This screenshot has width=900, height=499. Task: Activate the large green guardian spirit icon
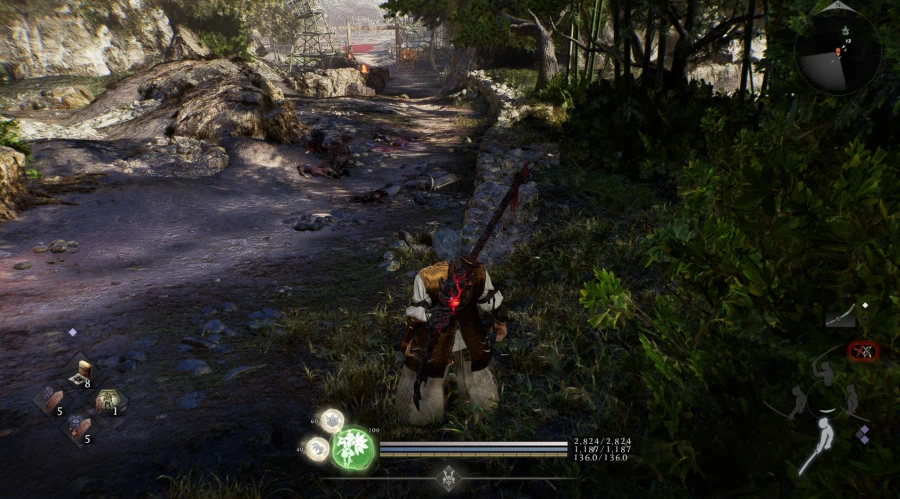point(353,448)
